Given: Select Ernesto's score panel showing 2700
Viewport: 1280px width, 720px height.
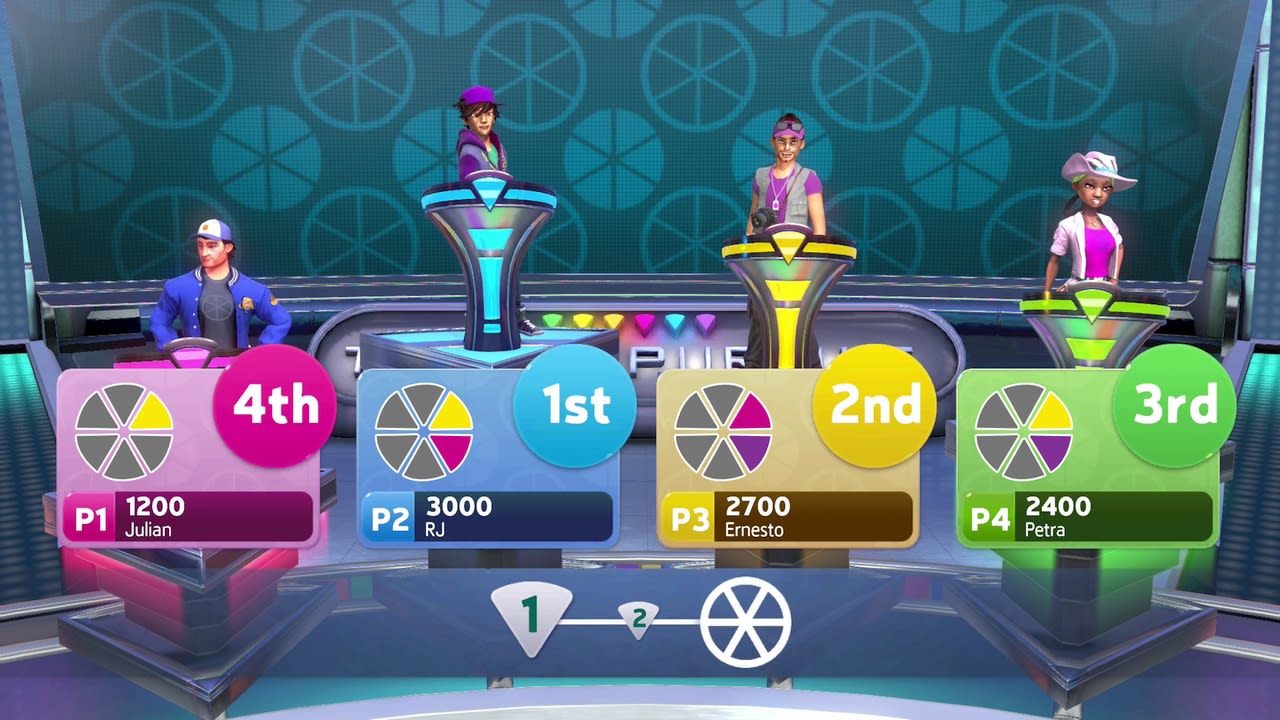Looking at the screenshot, I should (790, 512).
